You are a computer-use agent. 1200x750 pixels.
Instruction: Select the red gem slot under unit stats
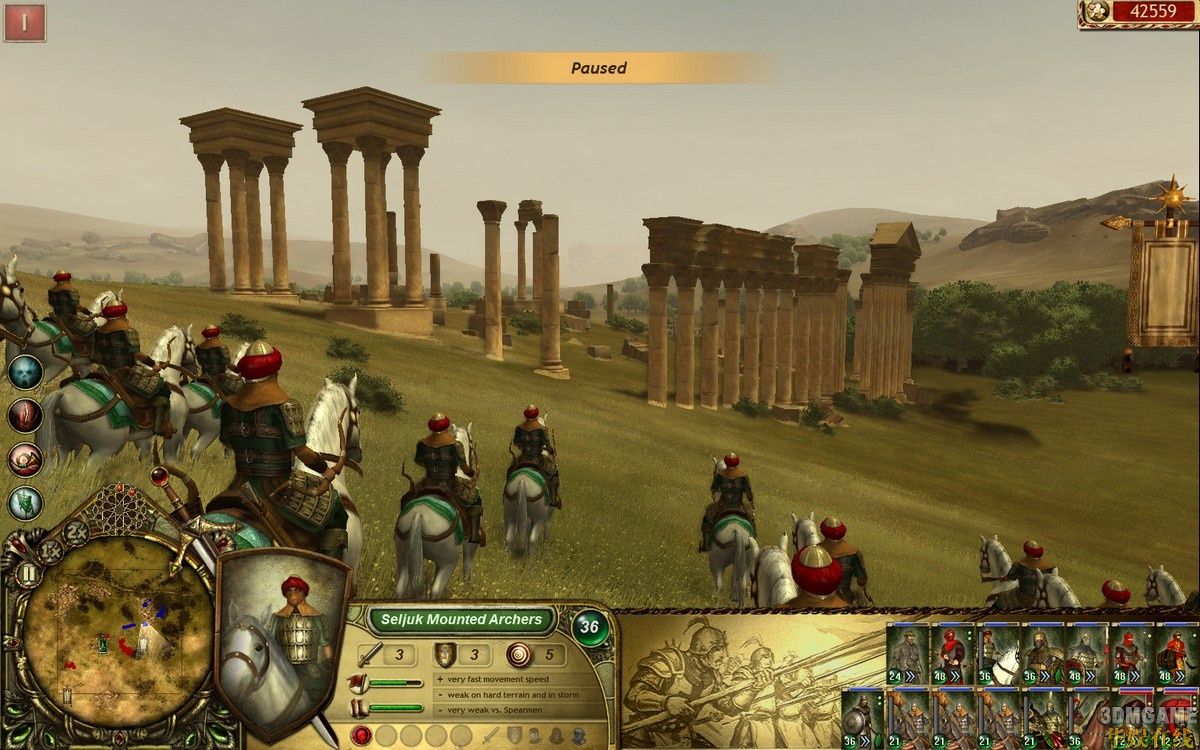[x=362, y=736]
